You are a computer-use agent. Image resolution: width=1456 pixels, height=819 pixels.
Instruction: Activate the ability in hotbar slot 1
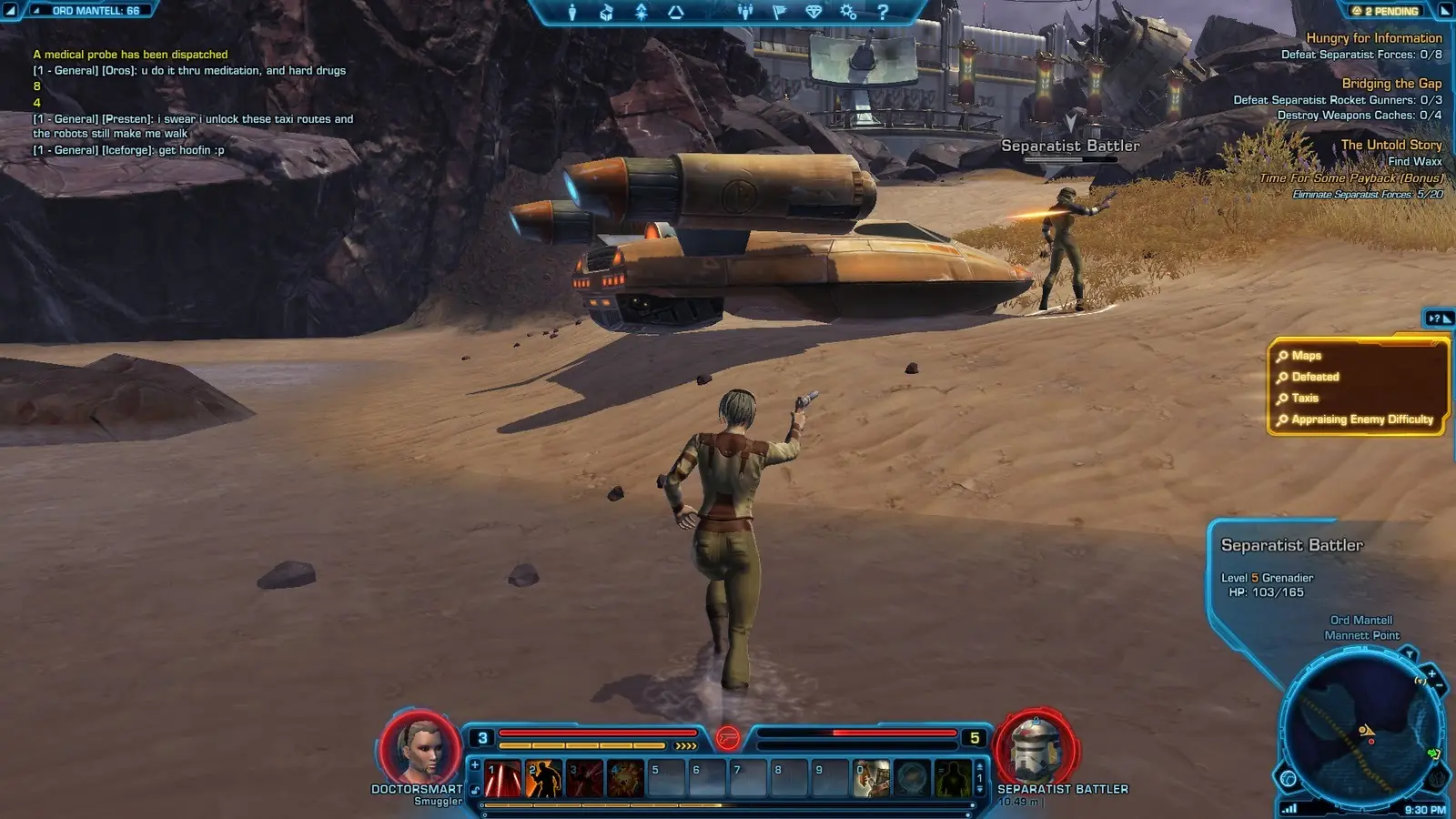tap(503, 780)
